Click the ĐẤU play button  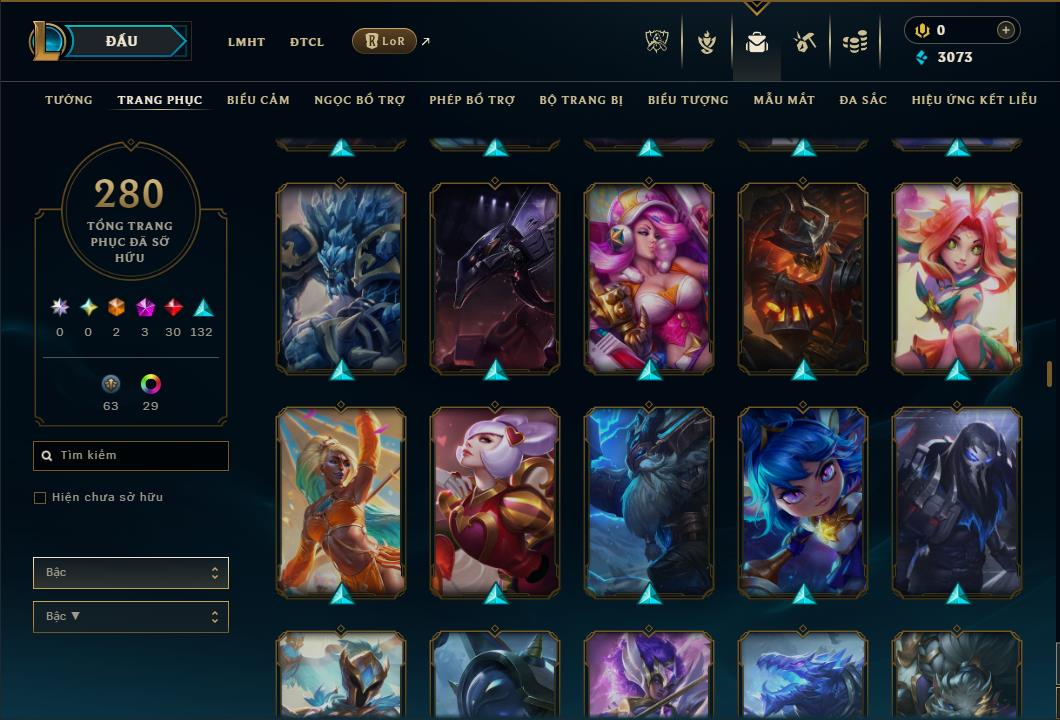(x=122, y=41)
